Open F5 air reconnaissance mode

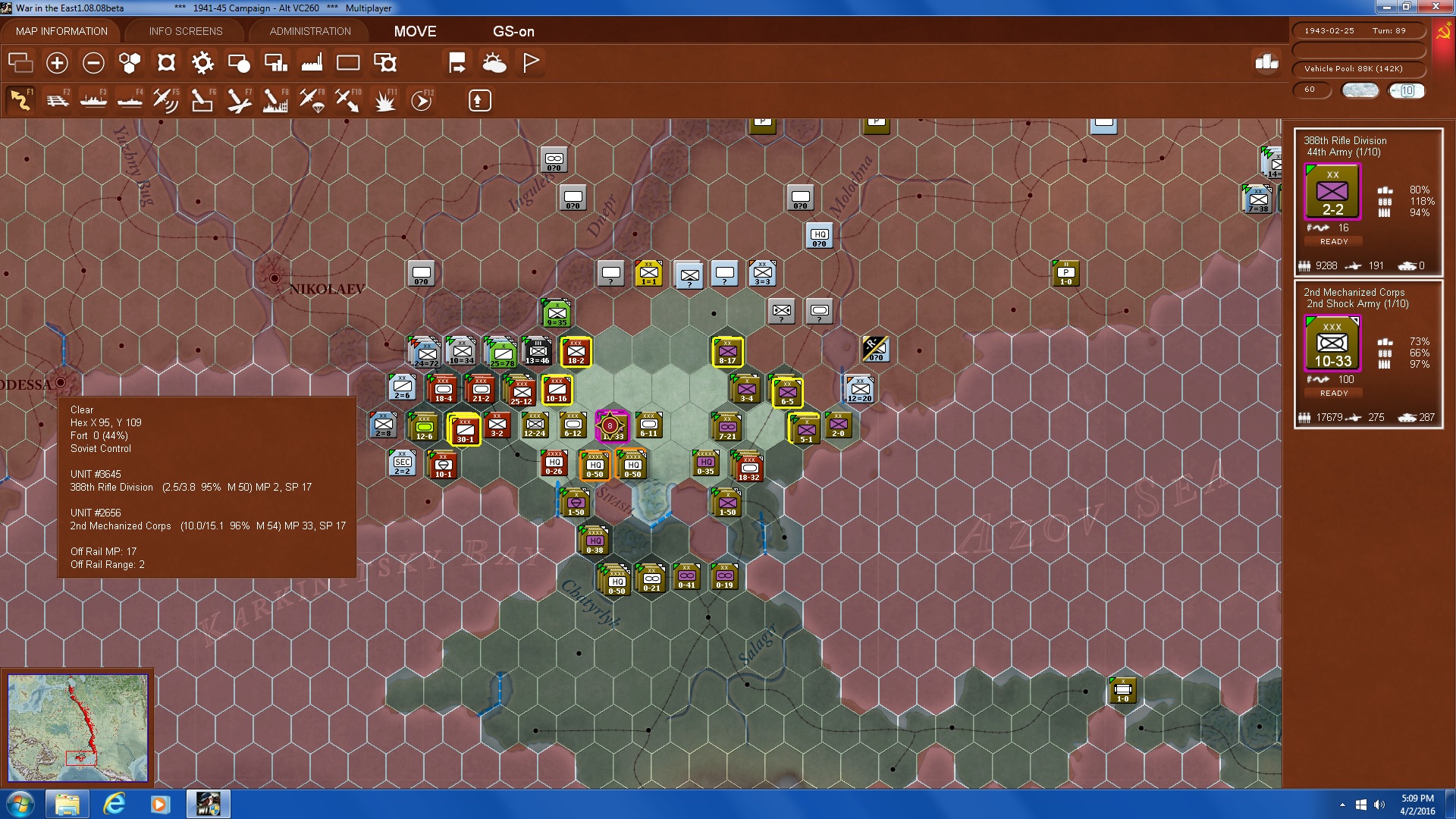(x=166, y=99)
